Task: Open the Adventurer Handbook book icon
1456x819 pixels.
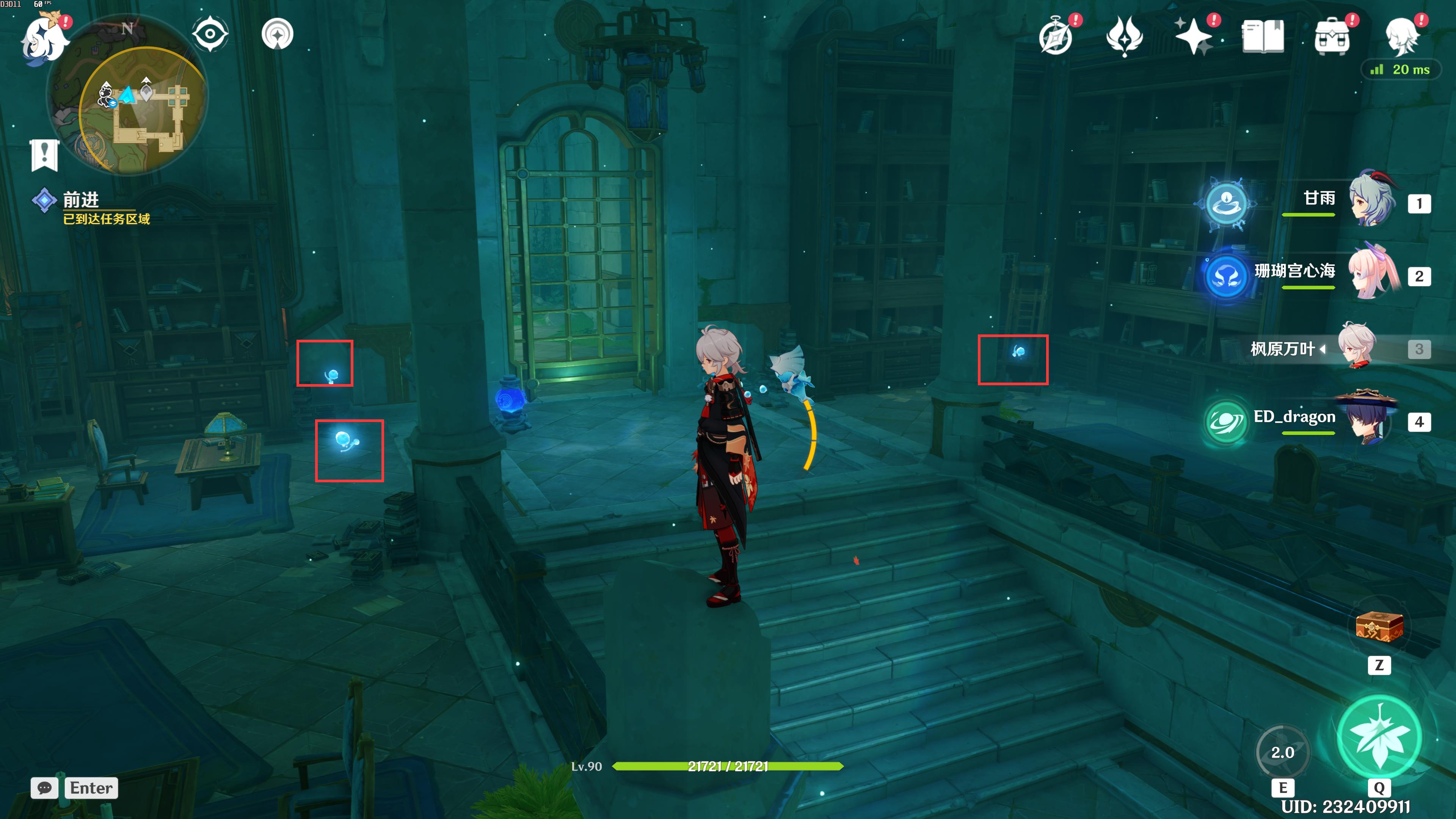Action: (x=1263, y=37)
